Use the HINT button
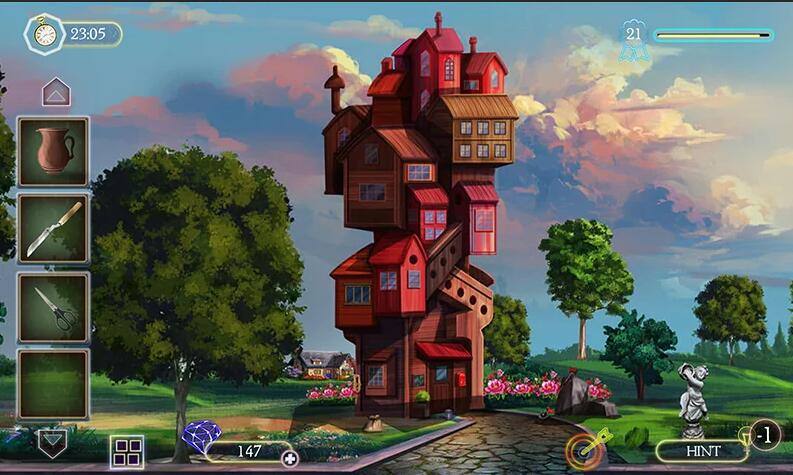This screenshot has height=475, width=793. point(702,451)
